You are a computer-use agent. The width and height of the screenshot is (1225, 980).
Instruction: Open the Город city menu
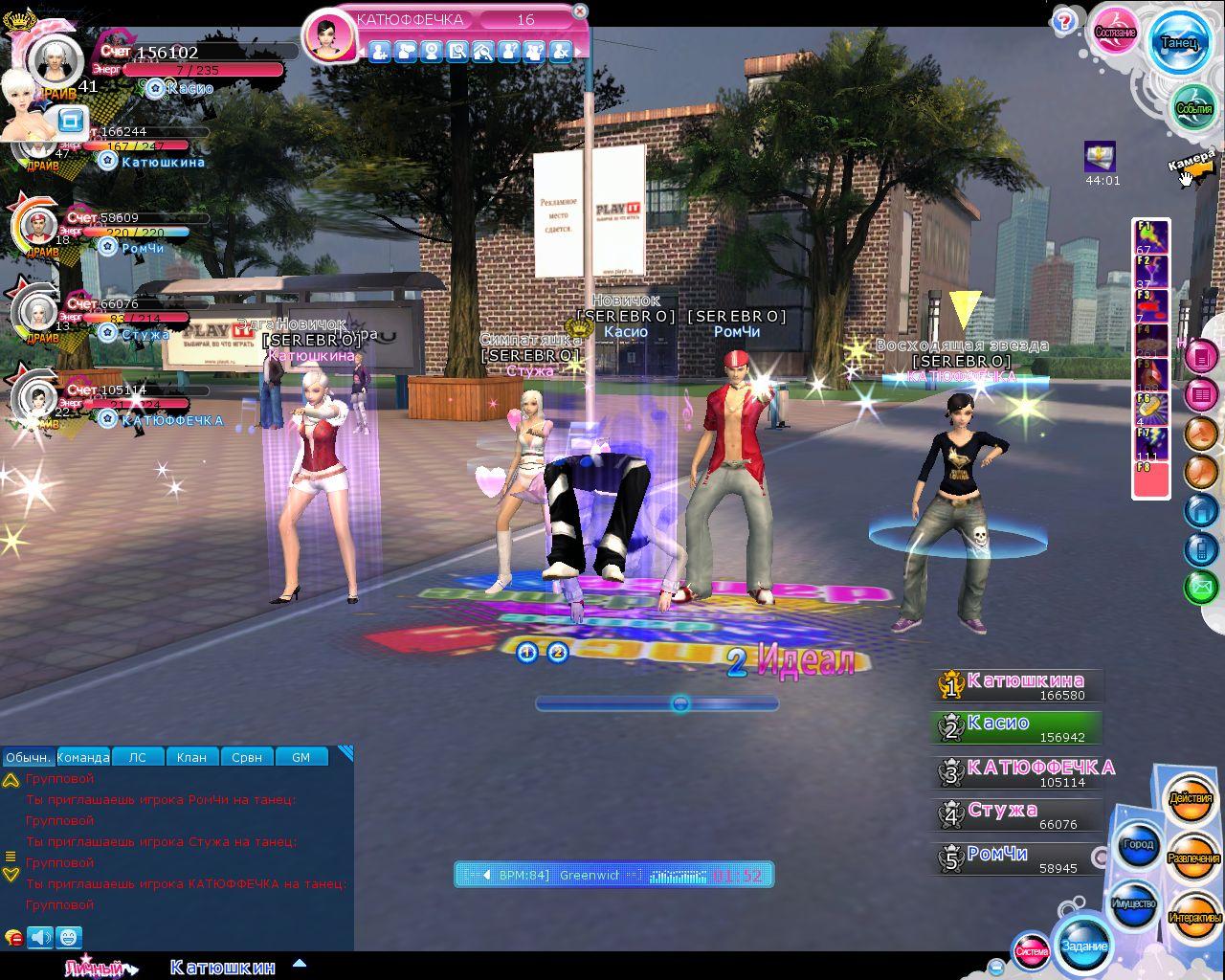coord(1138,844)
